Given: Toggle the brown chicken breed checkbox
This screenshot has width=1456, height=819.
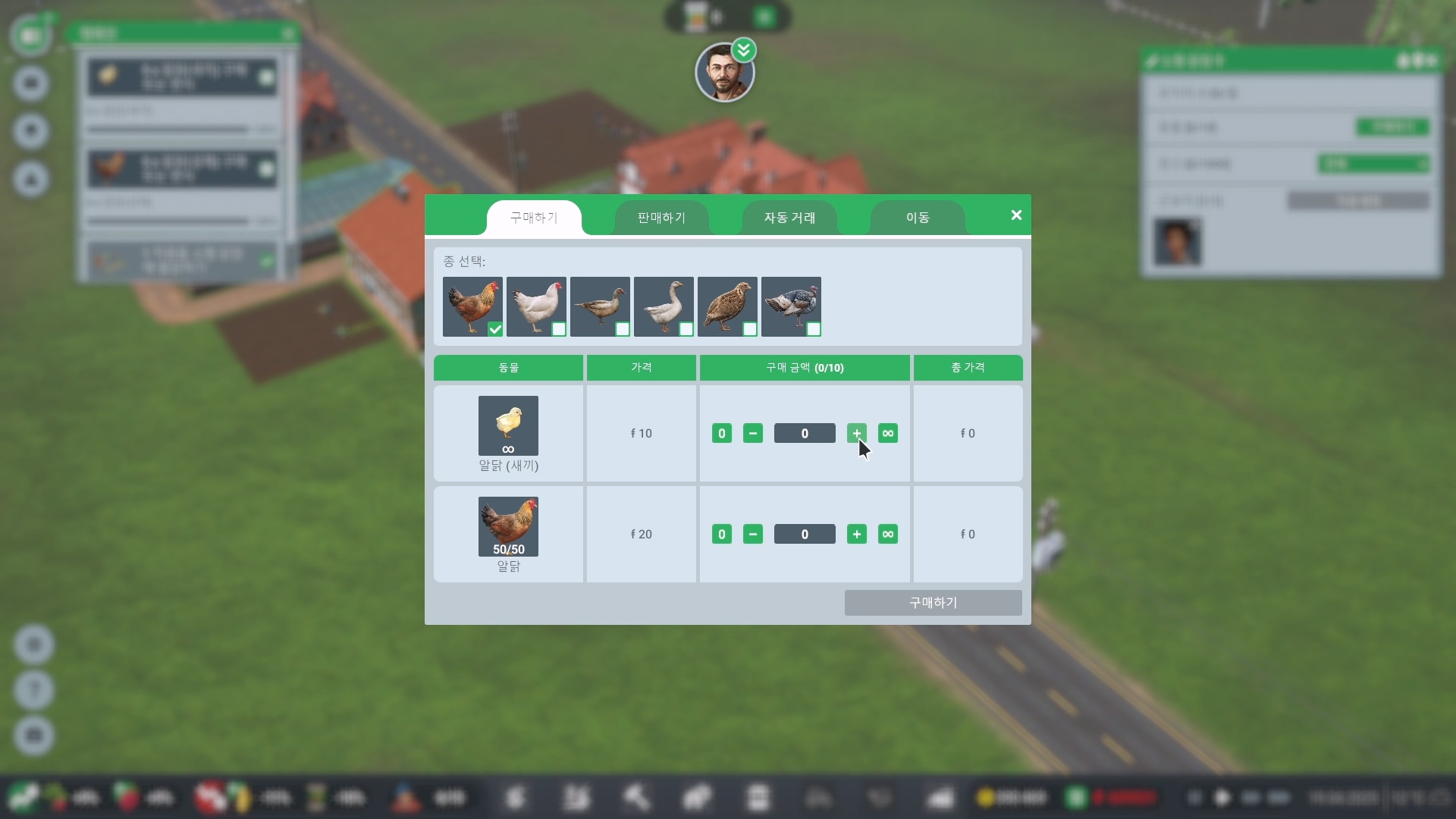Looking at the screenshot, I should [495, 329].
